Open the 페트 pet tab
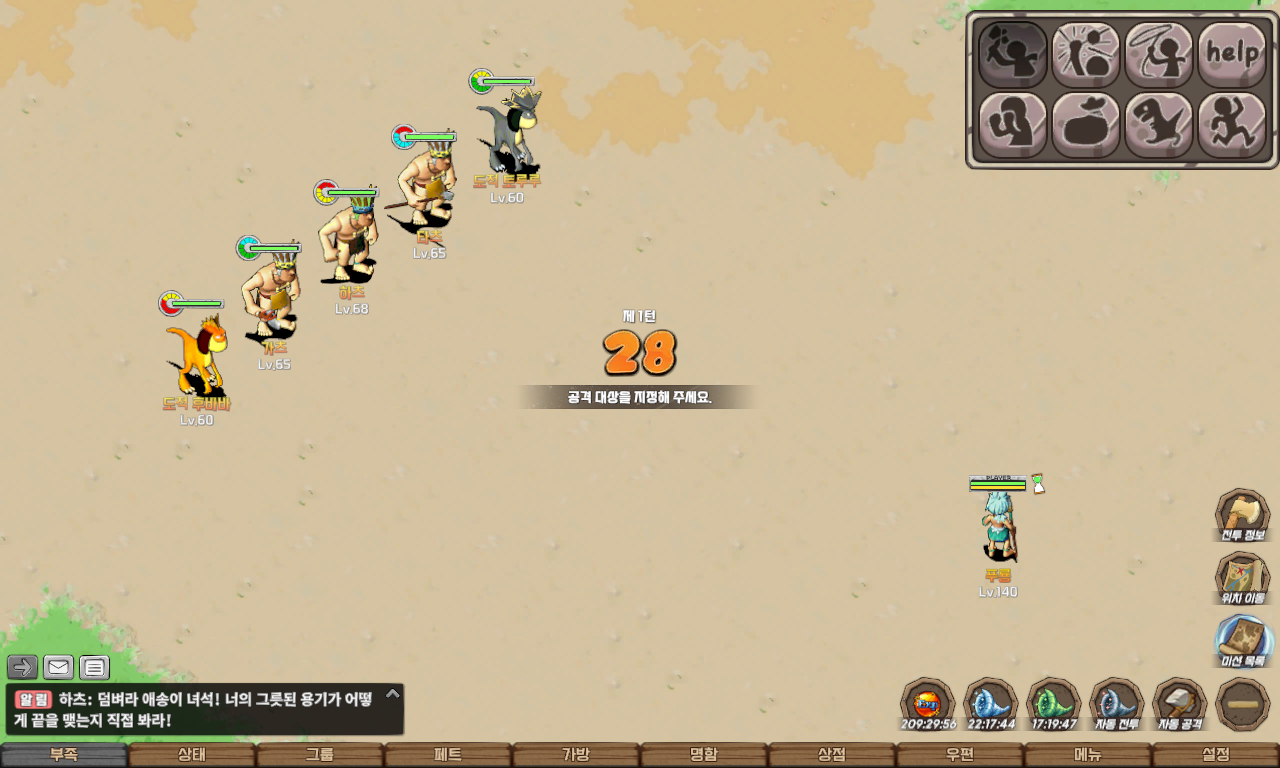Viewport: 1280px width, 768px height. (x=448, y=755)
